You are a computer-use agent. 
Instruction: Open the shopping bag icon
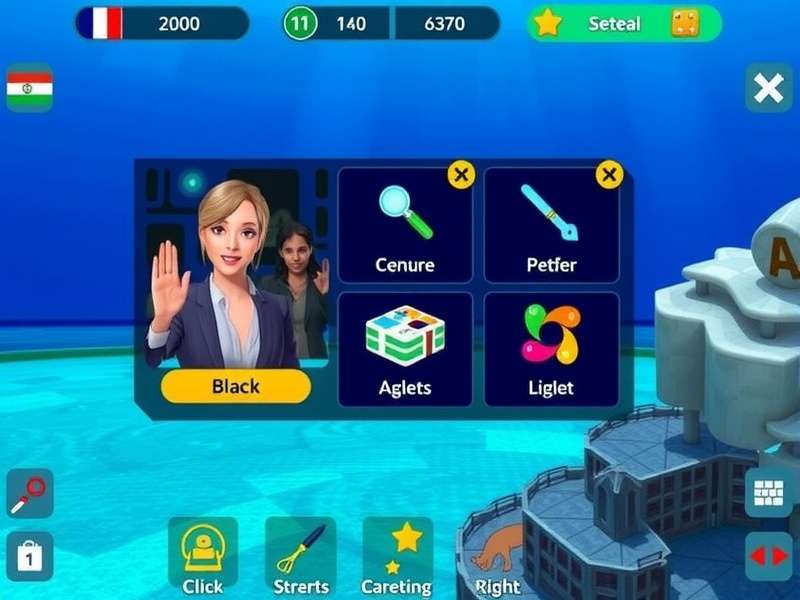coord(29,556)
